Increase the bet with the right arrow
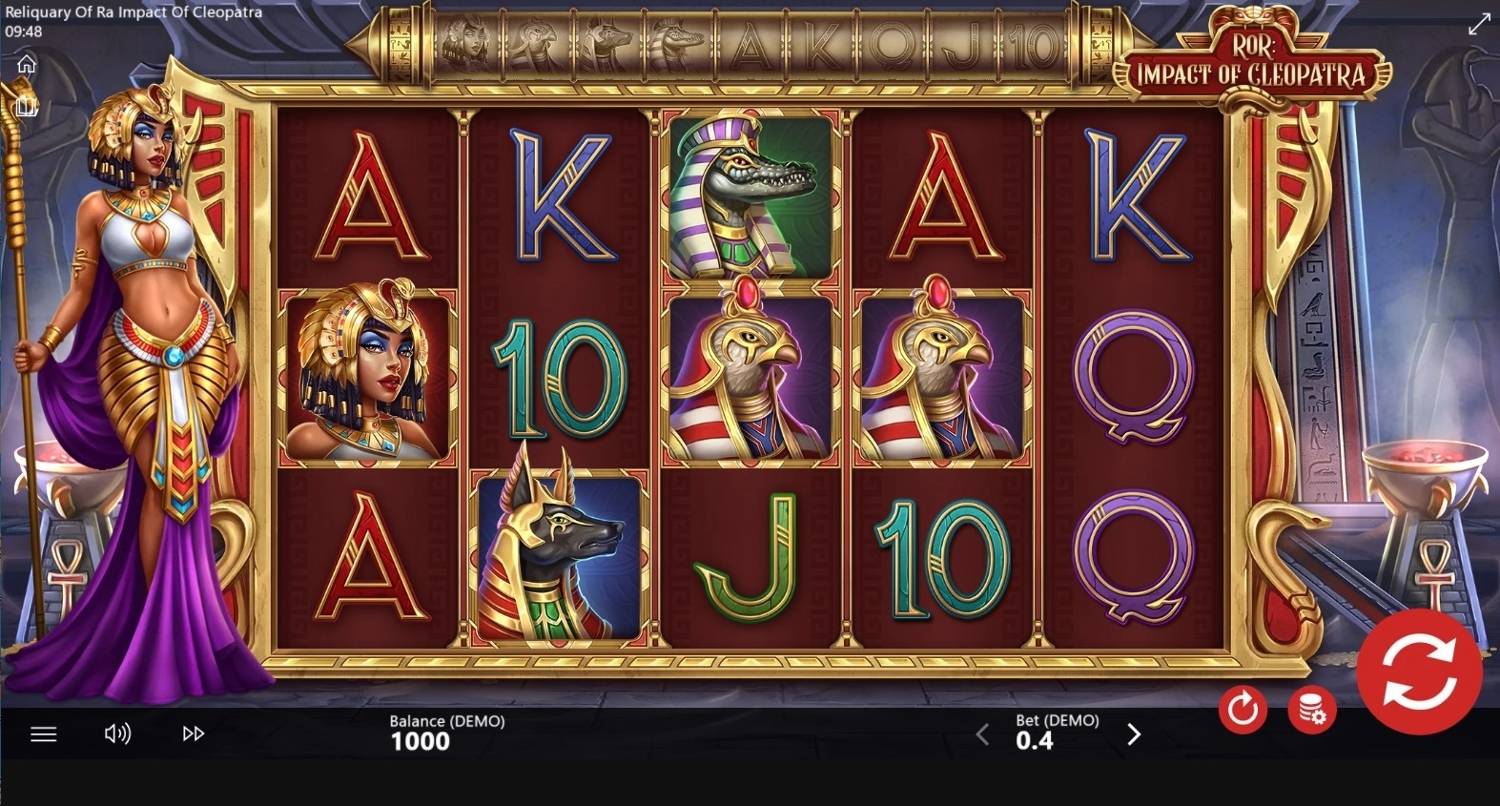Viewport: 1500px width, 806px height. [x=1134, y=735]
